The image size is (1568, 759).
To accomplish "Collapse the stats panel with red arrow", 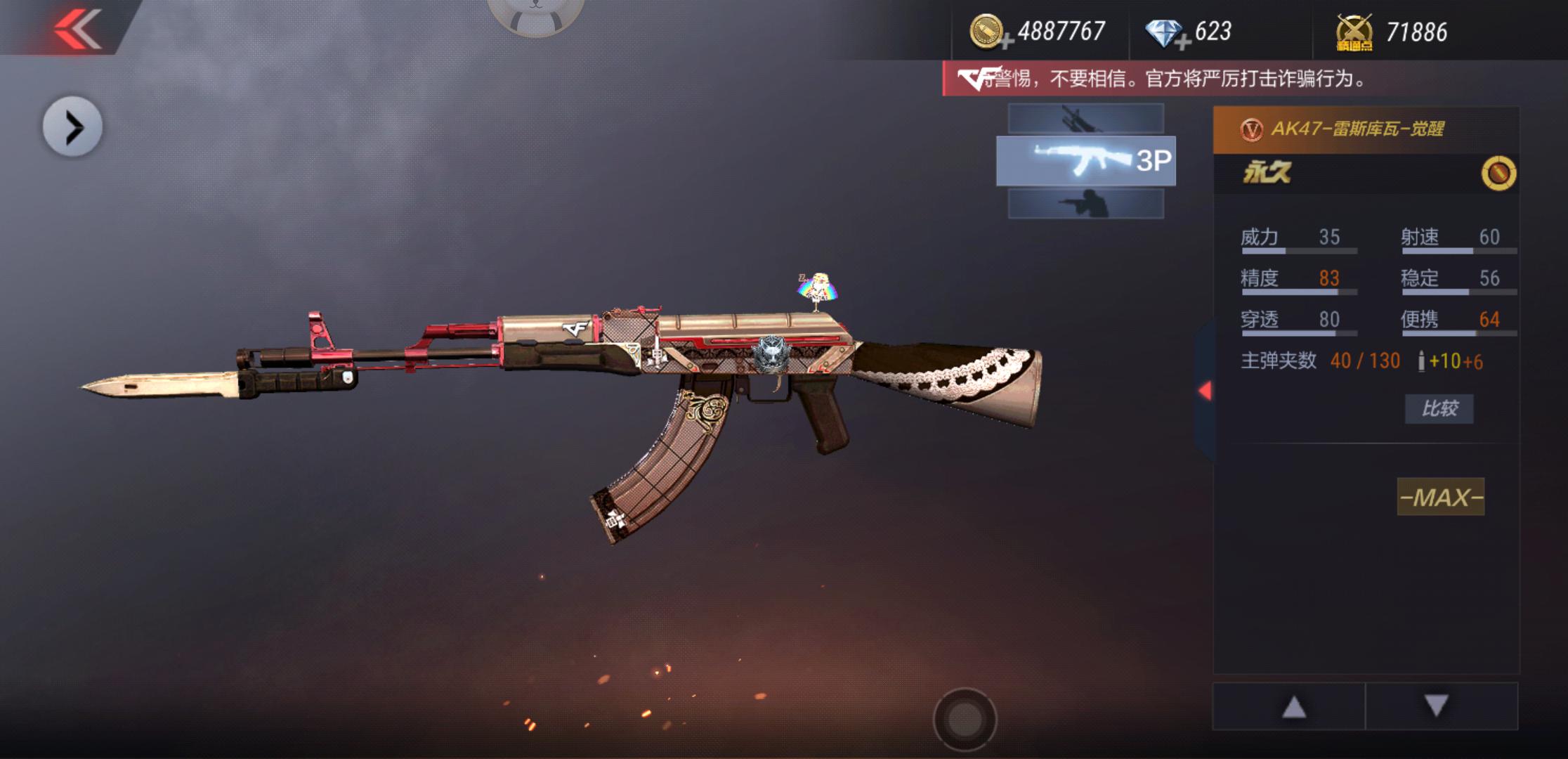I will (x=1205, y=391).
